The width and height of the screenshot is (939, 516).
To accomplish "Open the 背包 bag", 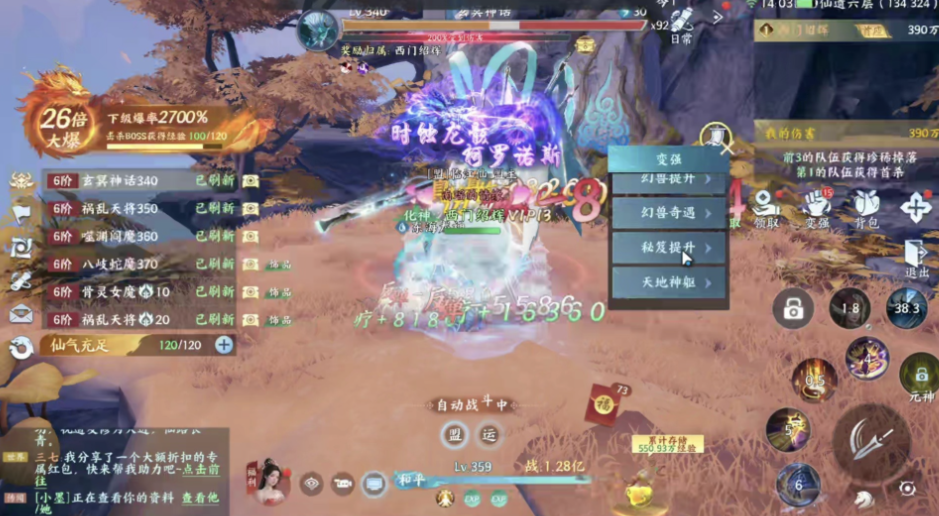I will pos(866,208).
